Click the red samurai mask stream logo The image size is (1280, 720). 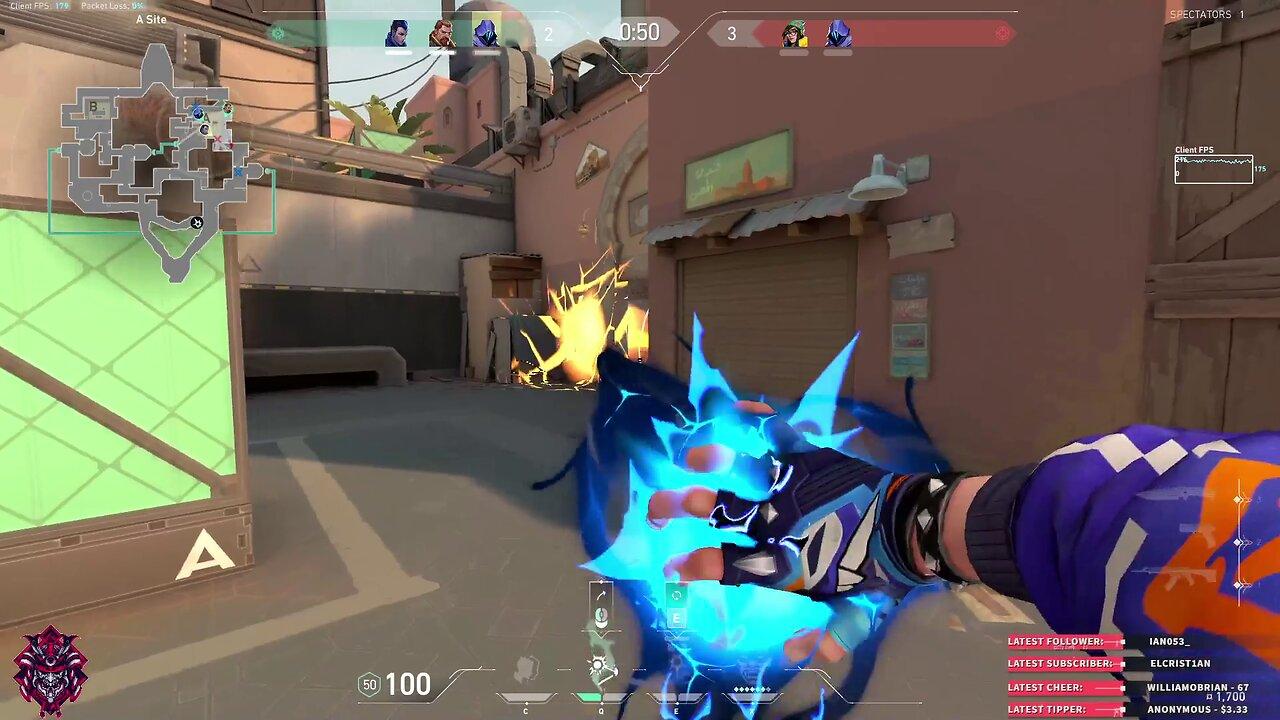[50, 670]
